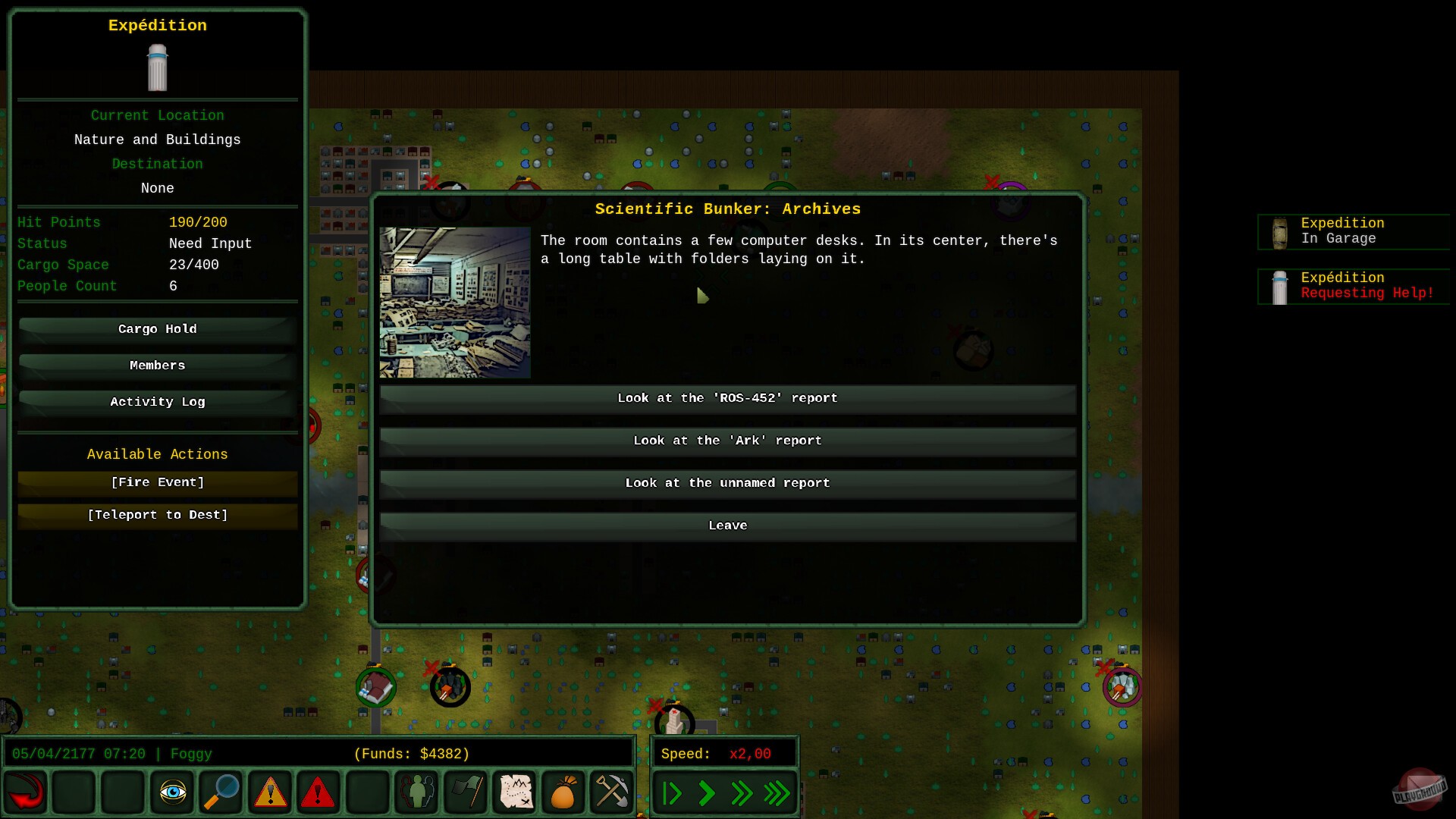Select the Expédition Requesting Help entry
Image resolution: width=1456 pixels, height=819 pixels.
pyautogui.click(x=1354, y=285)
